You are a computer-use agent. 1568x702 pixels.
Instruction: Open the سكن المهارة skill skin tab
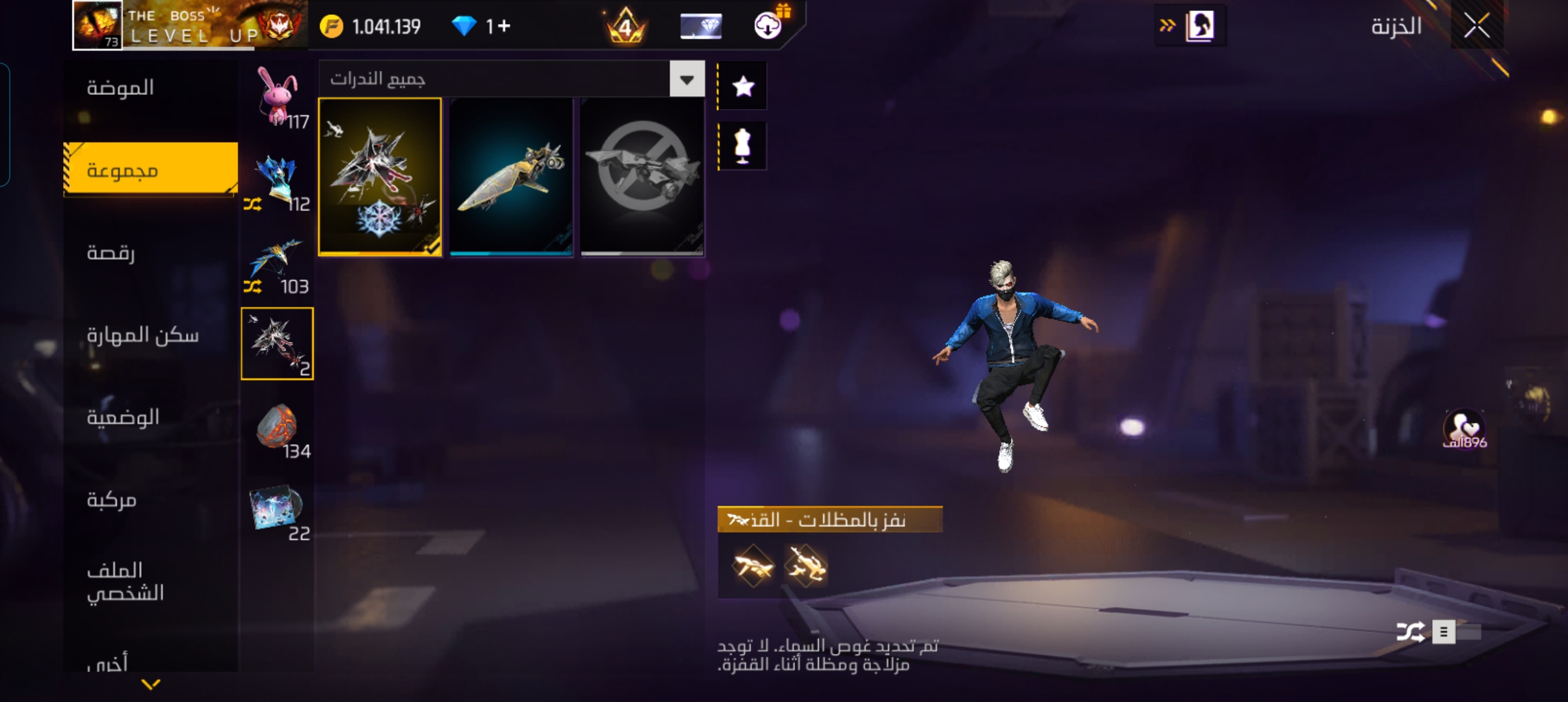[143, 335]
